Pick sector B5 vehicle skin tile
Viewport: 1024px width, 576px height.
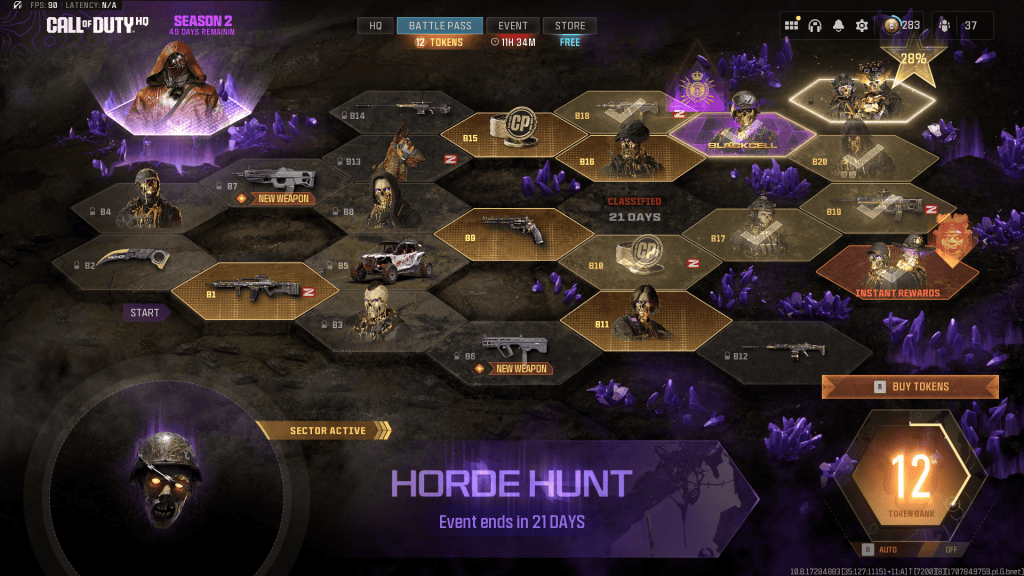click(x=387, y=264)
